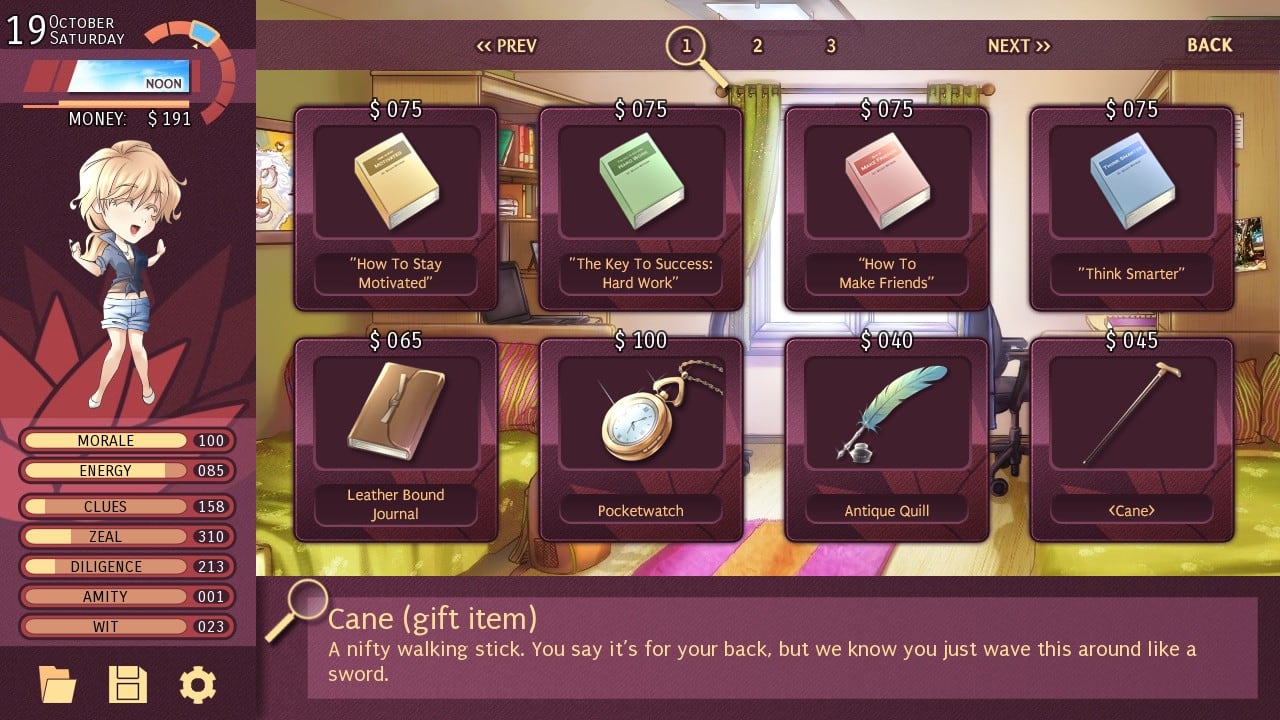The height and width of the screenshot is (720, 1280).
Task: Switch to shop page 3
Action: click(x=830, y=46)
